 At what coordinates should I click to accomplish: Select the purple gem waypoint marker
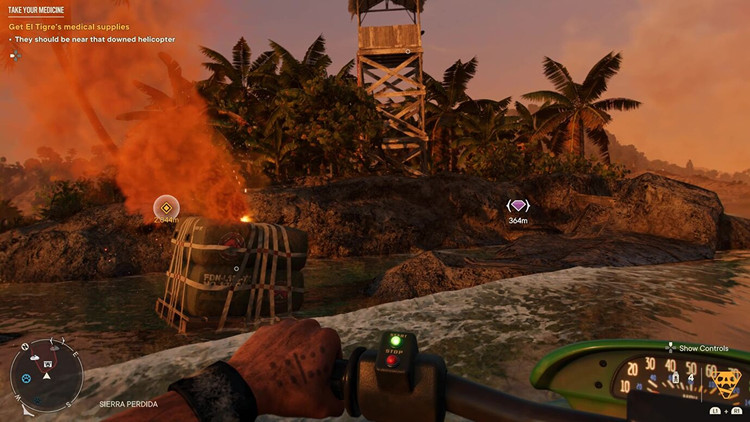517,206
